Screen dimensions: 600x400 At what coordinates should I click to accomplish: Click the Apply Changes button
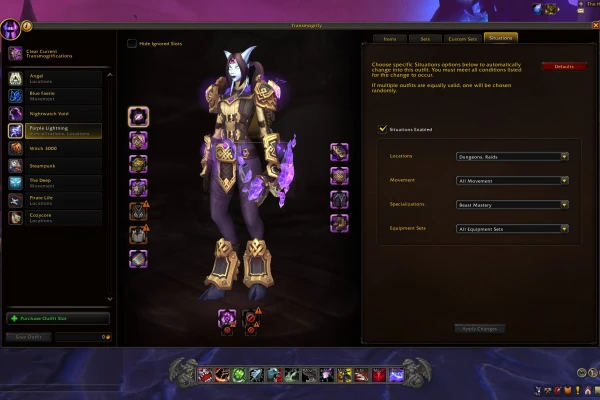tap(479, 328)
